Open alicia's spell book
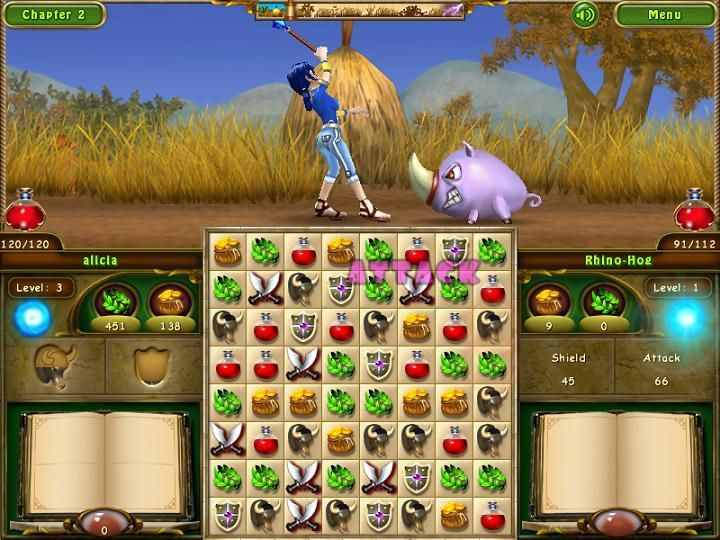 [104, 462]
